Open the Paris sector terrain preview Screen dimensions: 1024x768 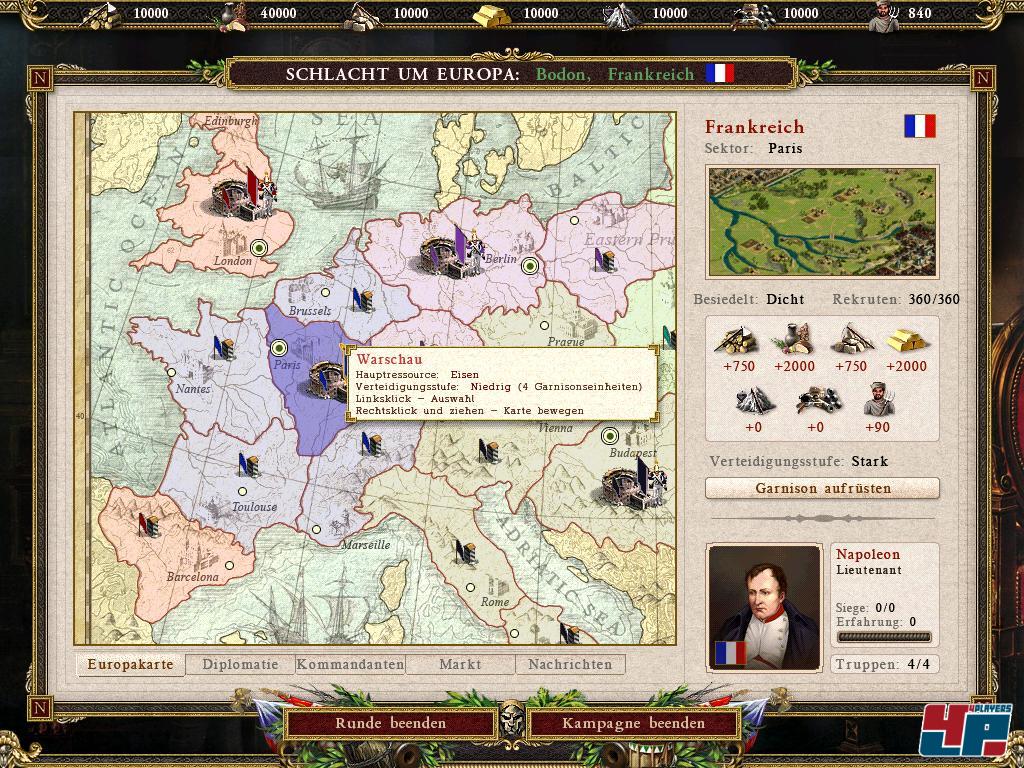click(822, 222)
